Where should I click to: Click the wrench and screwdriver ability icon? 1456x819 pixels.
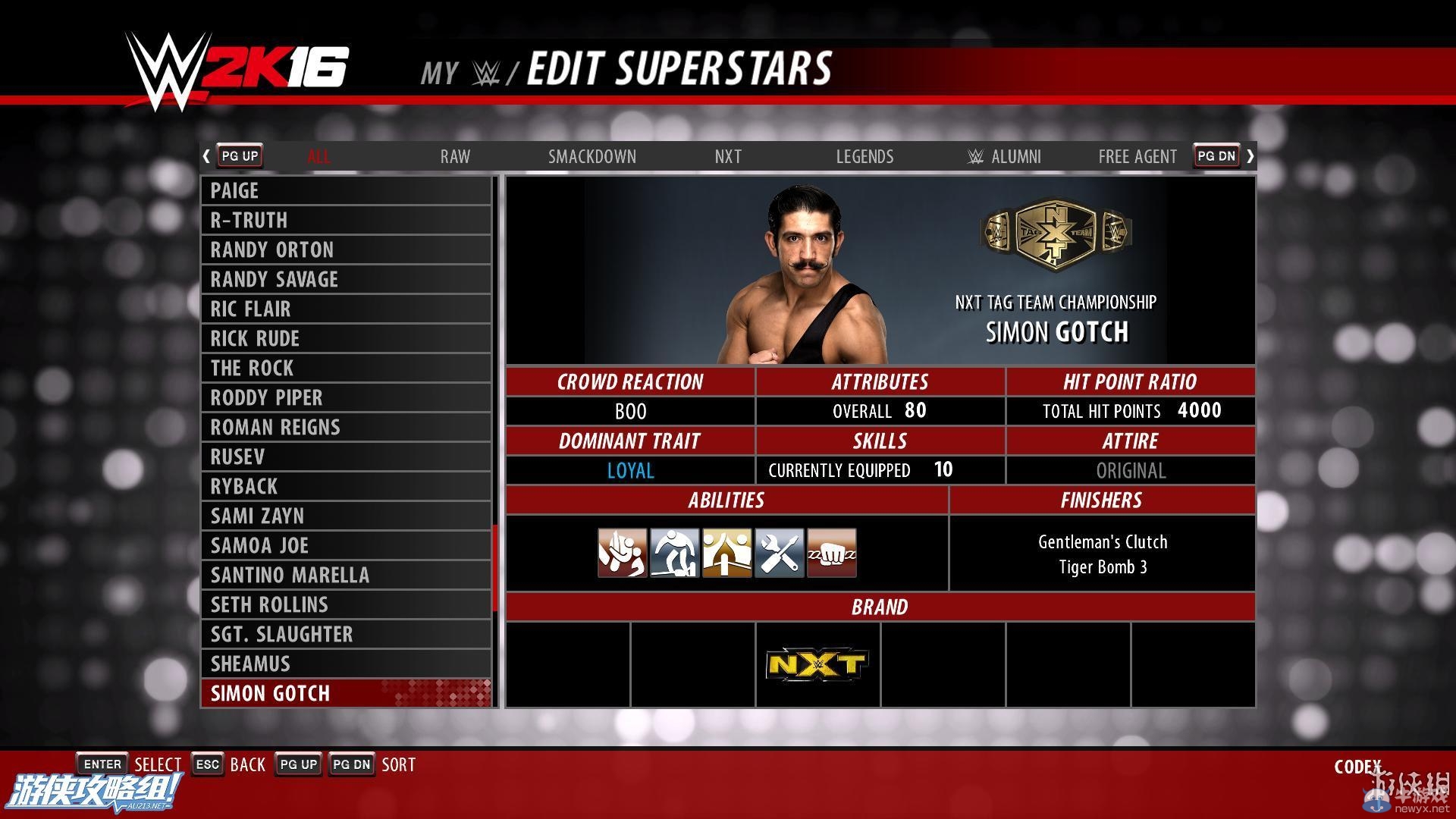779,552
